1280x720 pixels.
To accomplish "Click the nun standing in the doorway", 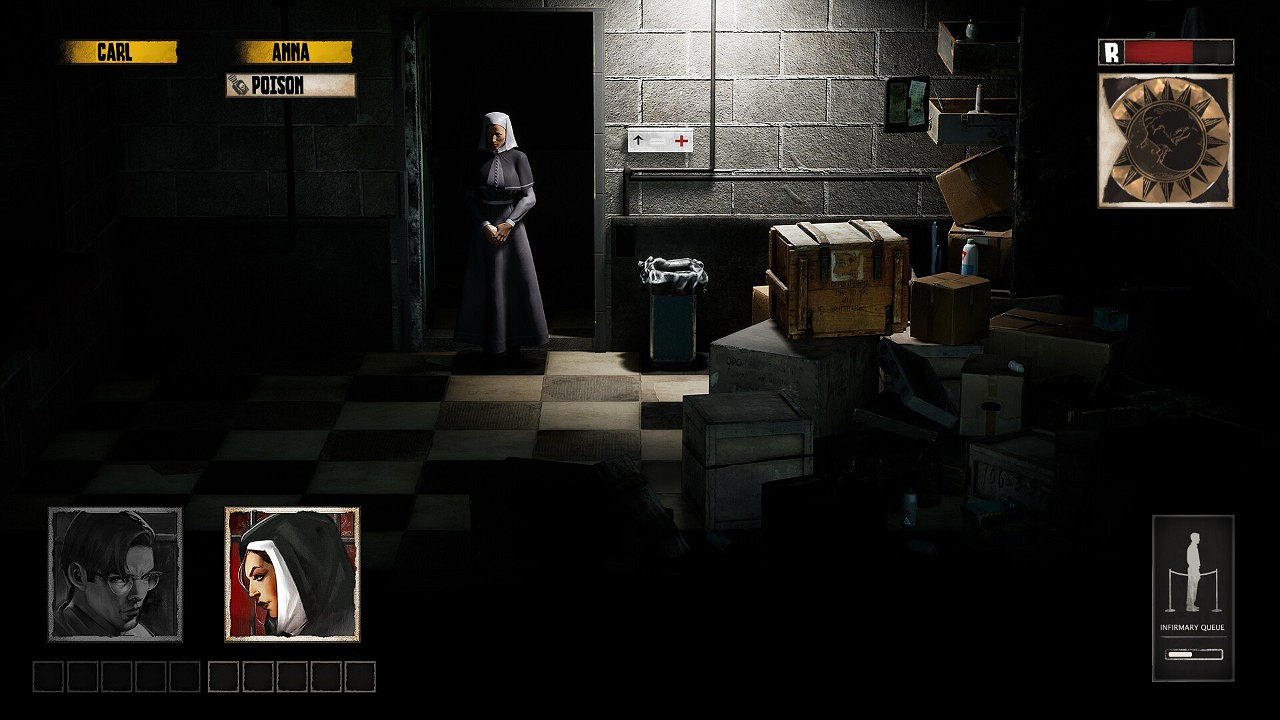I will click(498, 230).
